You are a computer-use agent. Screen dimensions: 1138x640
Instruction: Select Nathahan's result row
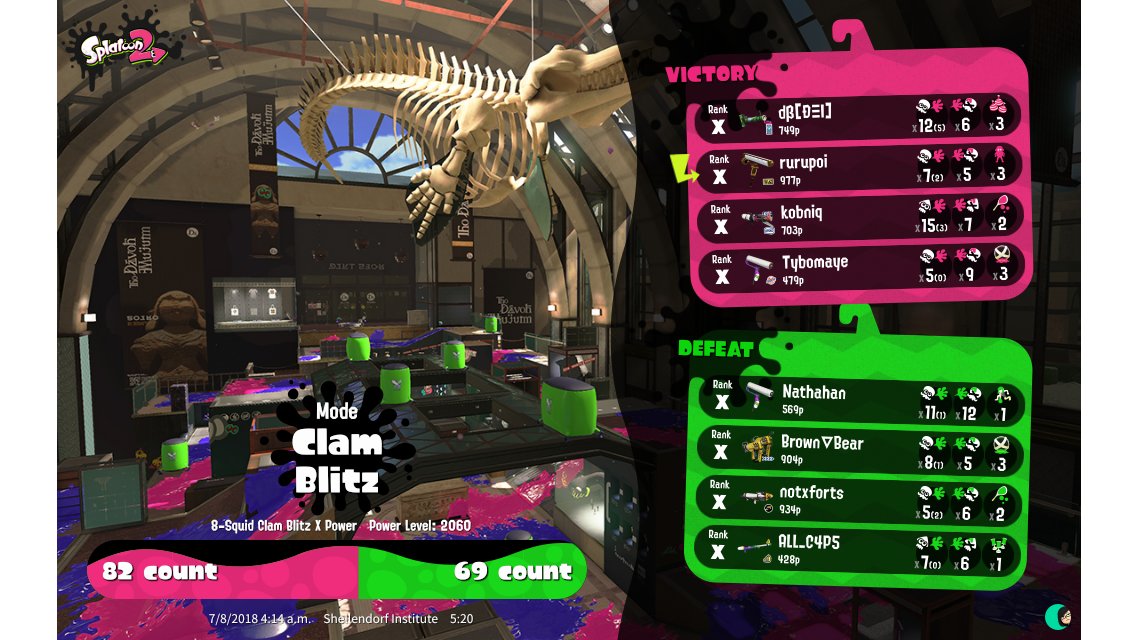point(862,399)
